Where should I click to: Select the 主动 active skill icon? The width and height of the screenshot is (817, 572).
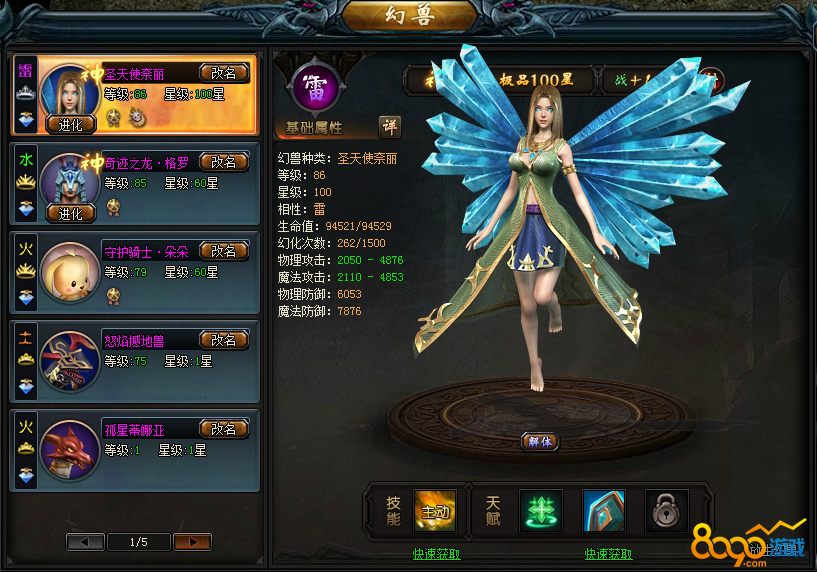click(435, 511)
